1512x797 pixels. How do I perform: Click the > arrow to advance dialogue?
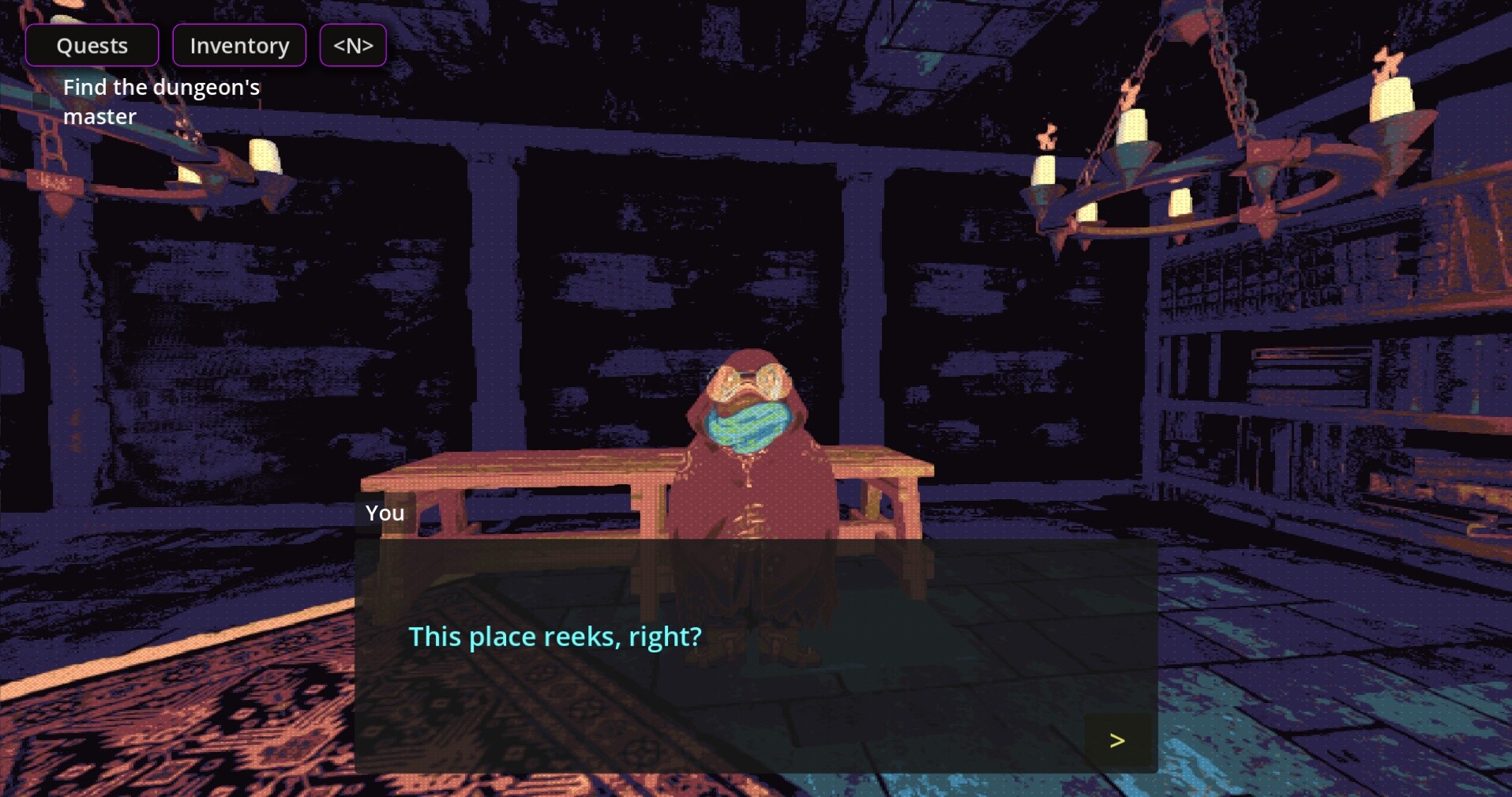[x=1116, y=740]
